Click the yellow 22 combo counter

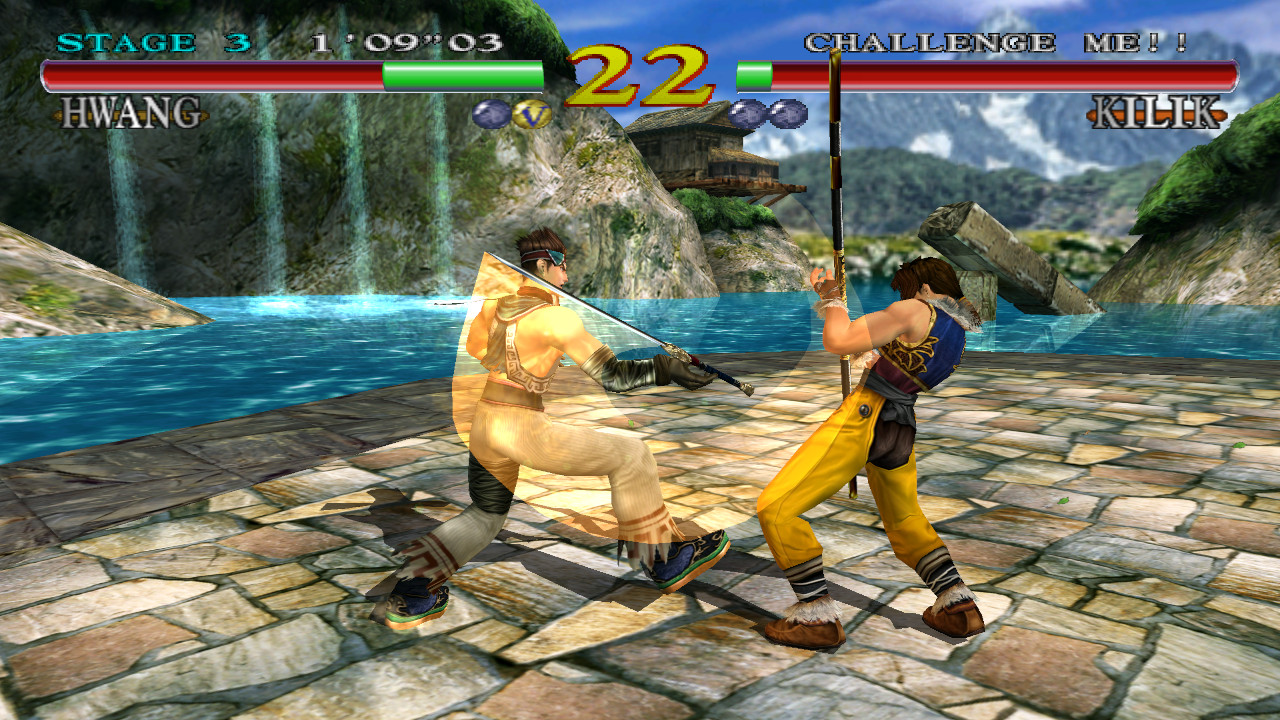tap(638, 75)
